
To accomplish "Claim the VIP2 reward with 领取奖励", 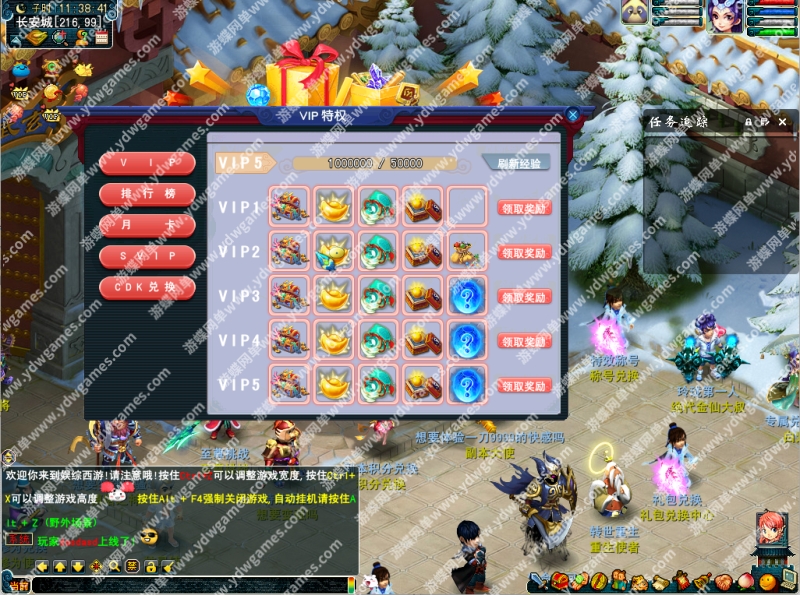I will (x=524, y=253).
